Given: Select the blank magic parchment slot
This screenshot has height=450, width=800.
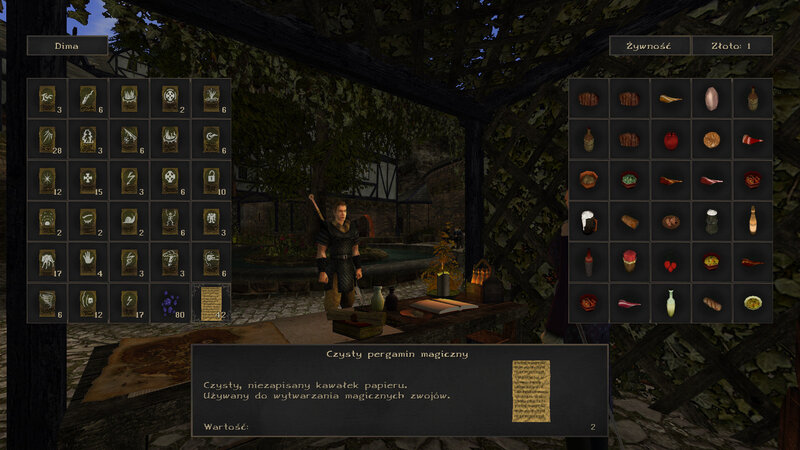Looking at the screenshot, I should (211, 302).
